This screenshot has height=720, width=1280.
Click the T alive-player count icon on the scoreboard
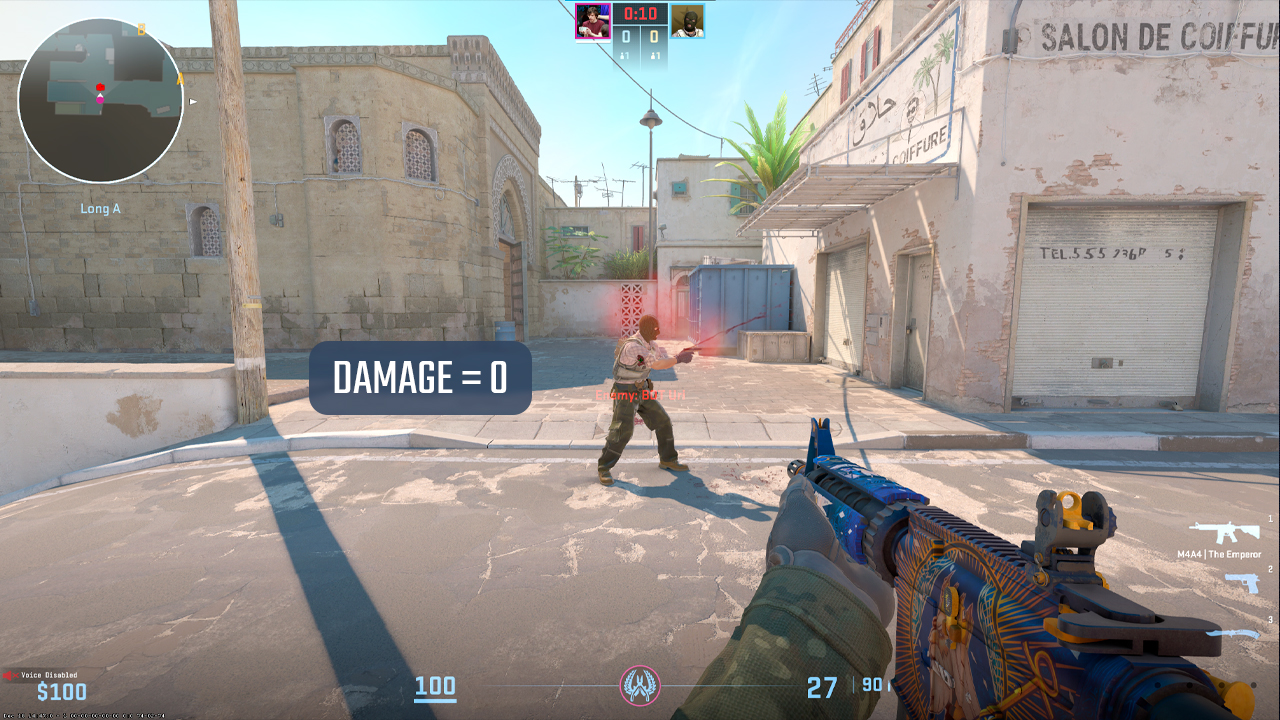pyautogui.click(x=653, y=55)
